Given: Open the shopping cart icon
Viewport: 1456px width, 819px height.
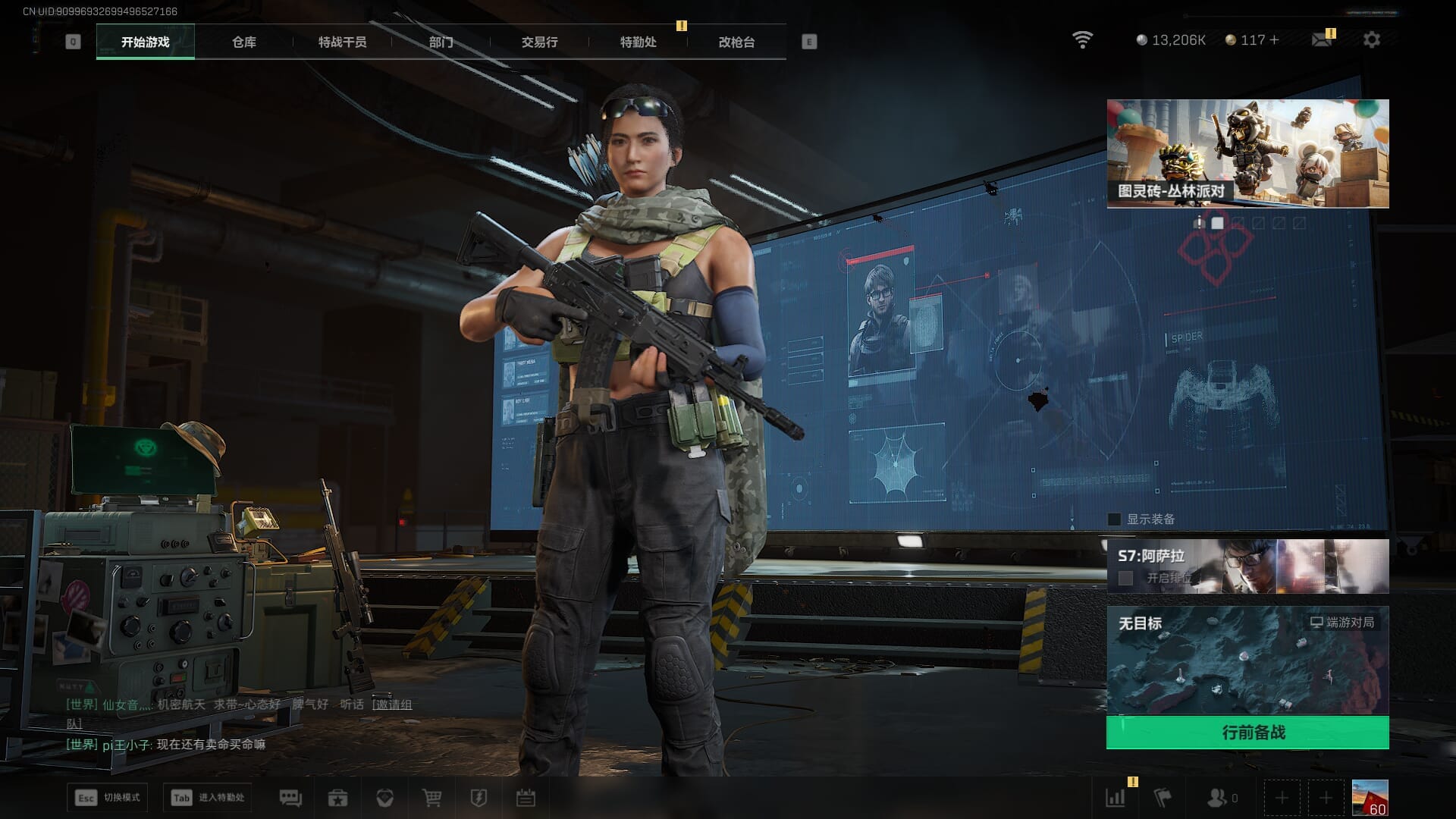Looking at the screenshot, I should pos(431,798).
